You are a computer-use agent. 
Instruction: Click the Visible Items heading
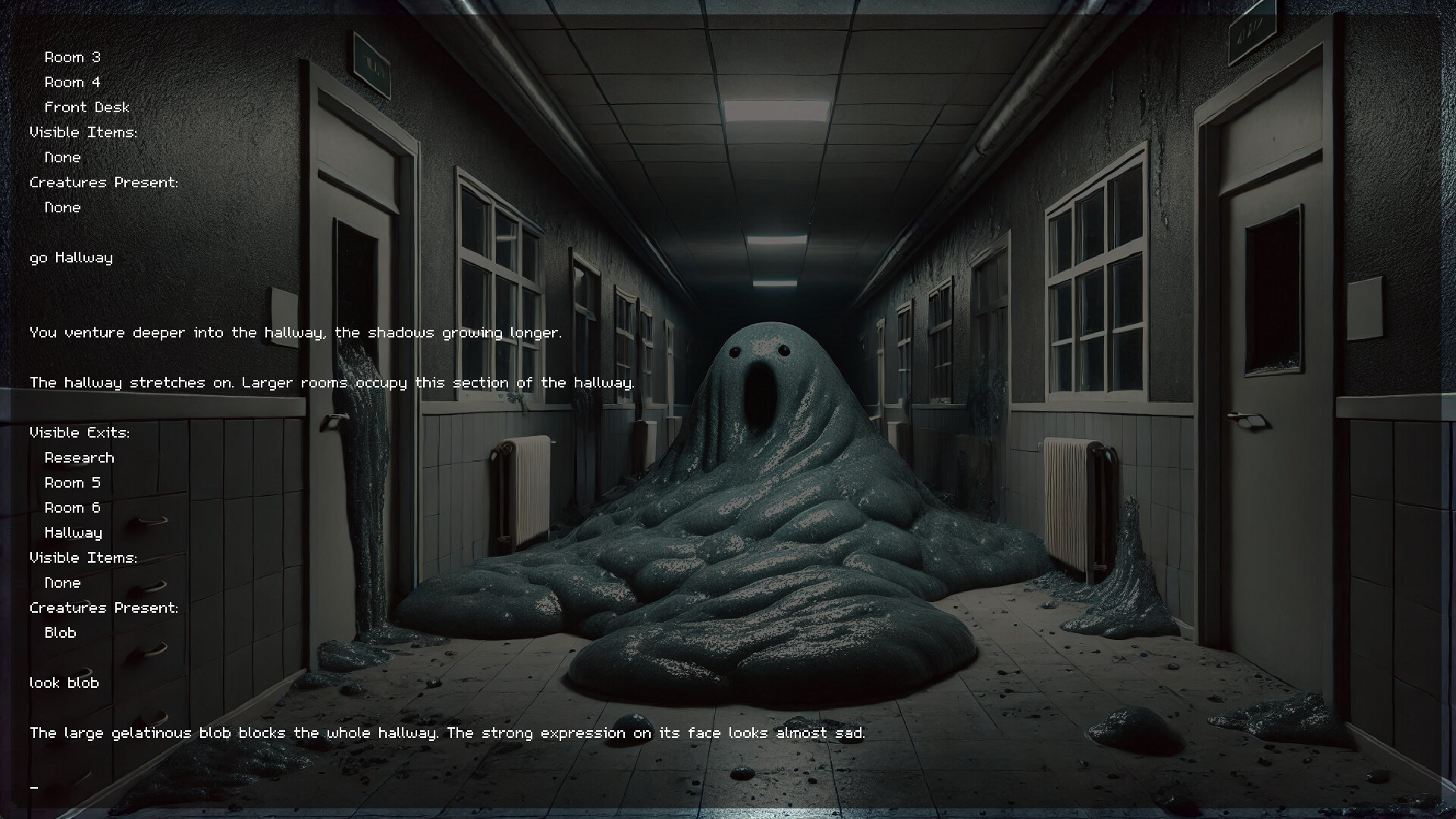(x=83, y=557)
